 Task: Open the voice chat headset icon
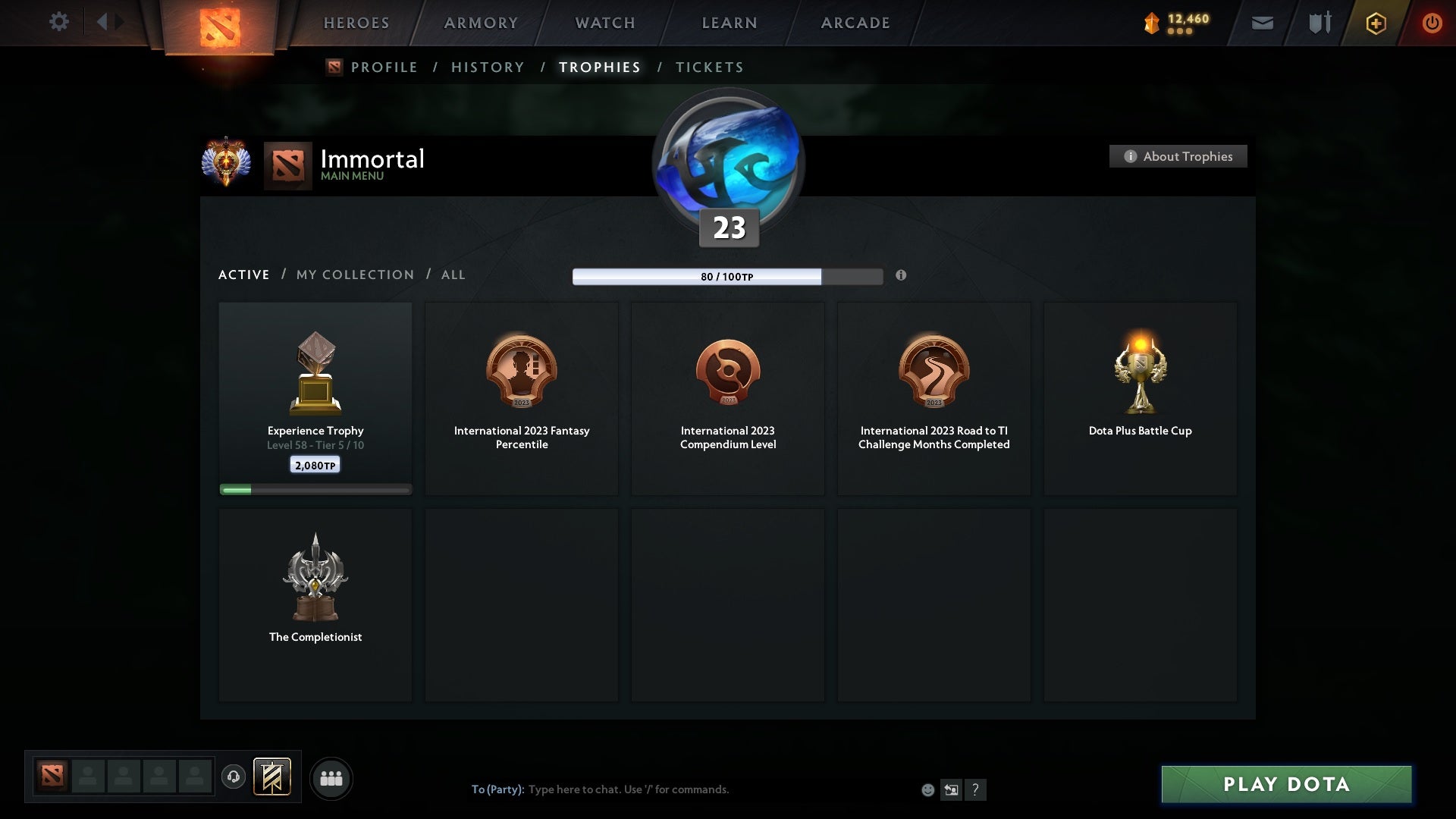(234, 778)
